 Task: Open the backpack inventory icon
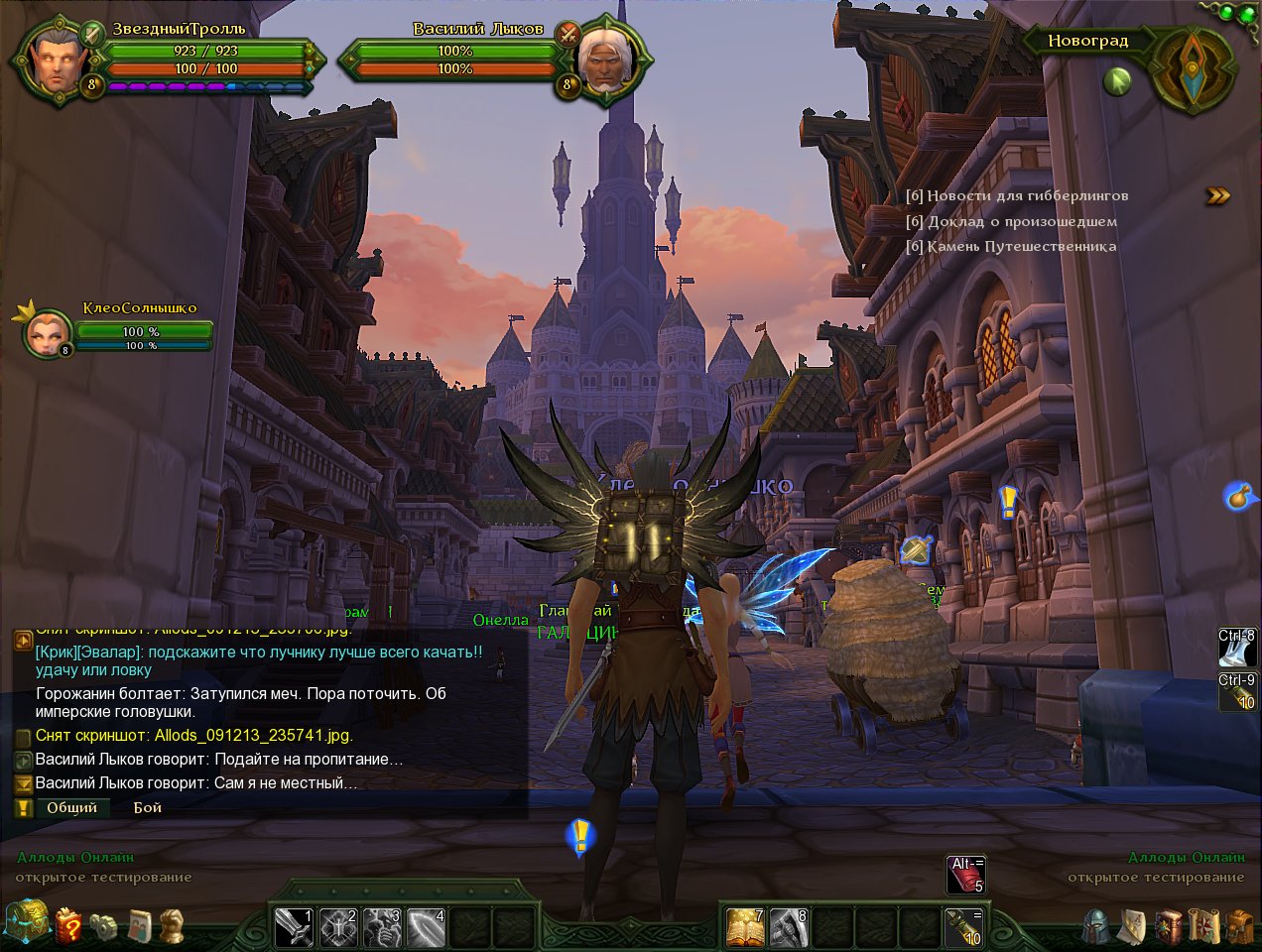click(x=1239, y=926)
